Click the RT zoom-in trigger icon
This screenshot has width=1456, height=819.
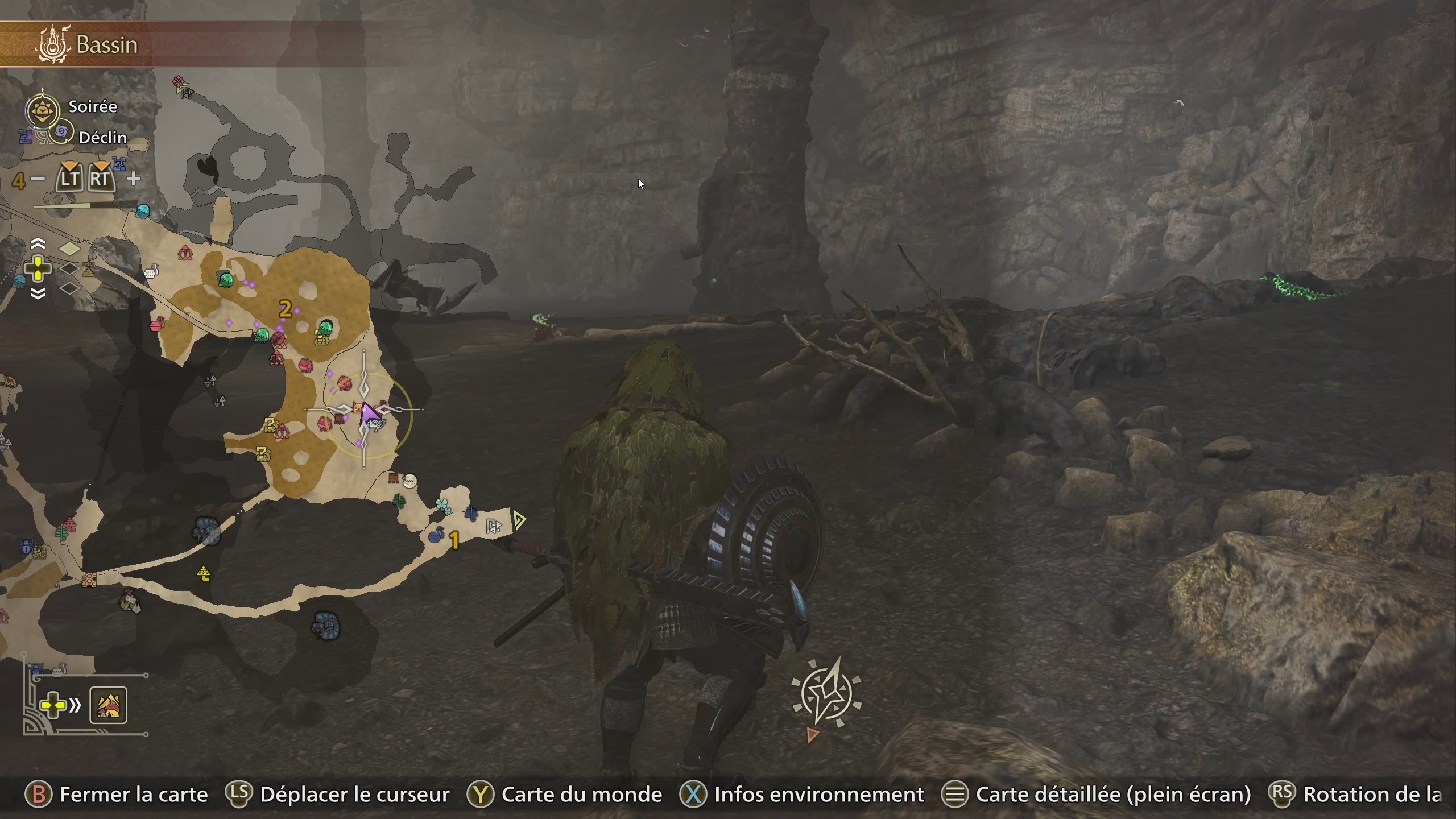pos(101,177)
